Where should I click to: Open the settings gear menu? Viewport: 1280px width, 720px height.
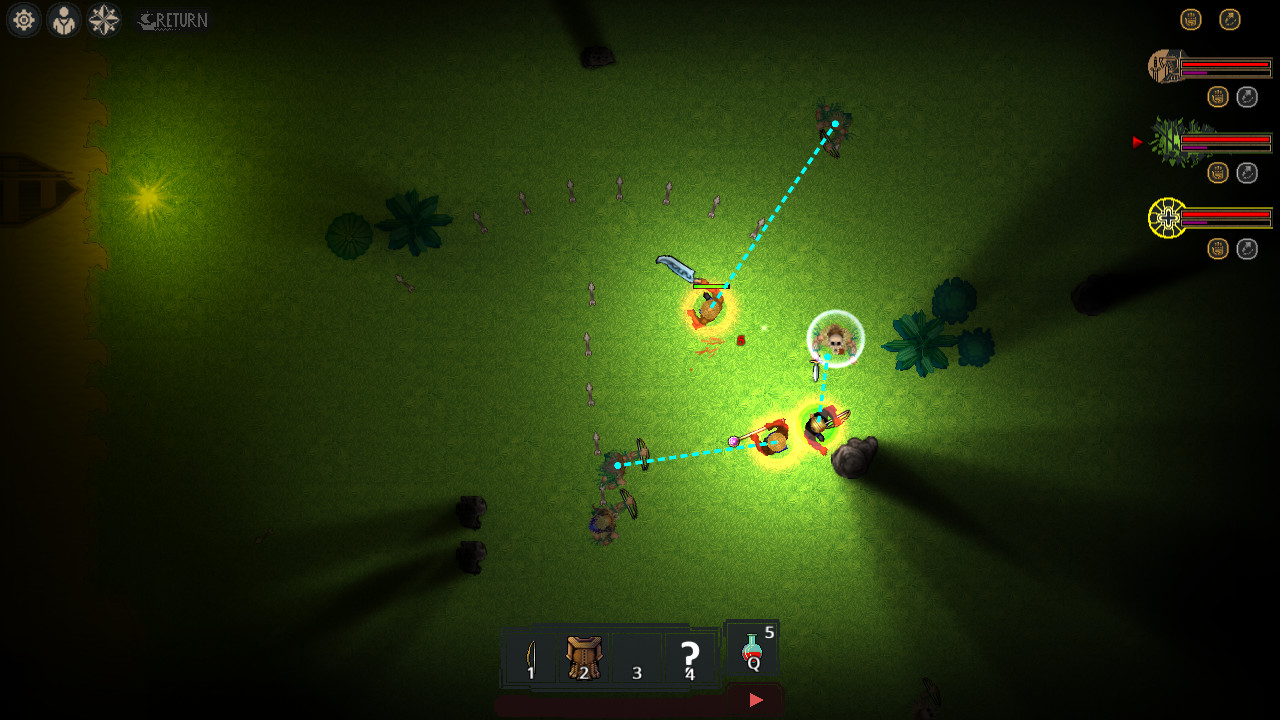22,20
